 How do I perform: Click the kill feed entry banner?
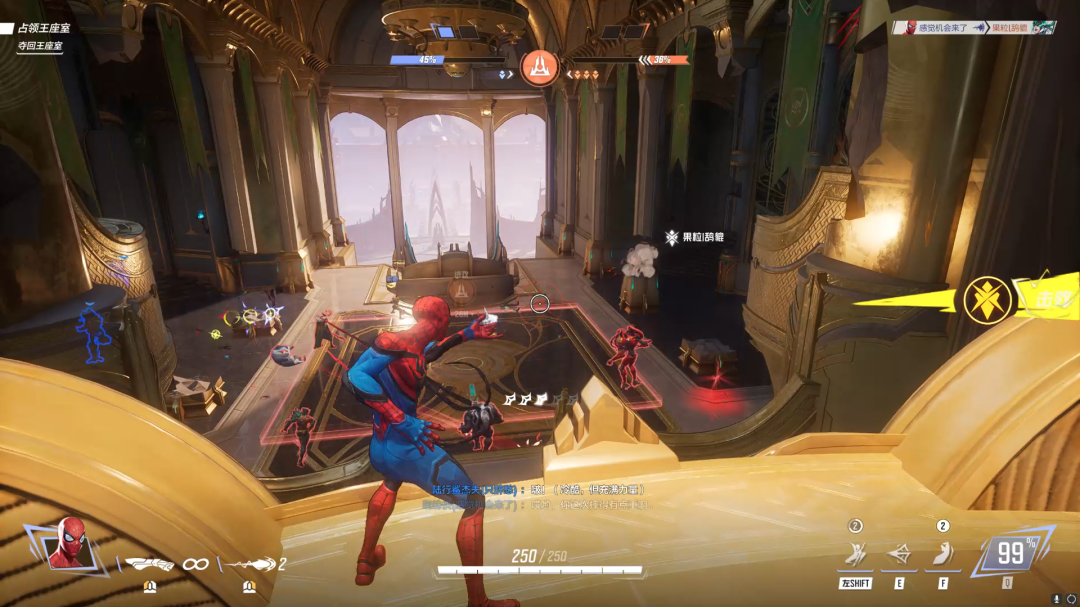point(974,28)
